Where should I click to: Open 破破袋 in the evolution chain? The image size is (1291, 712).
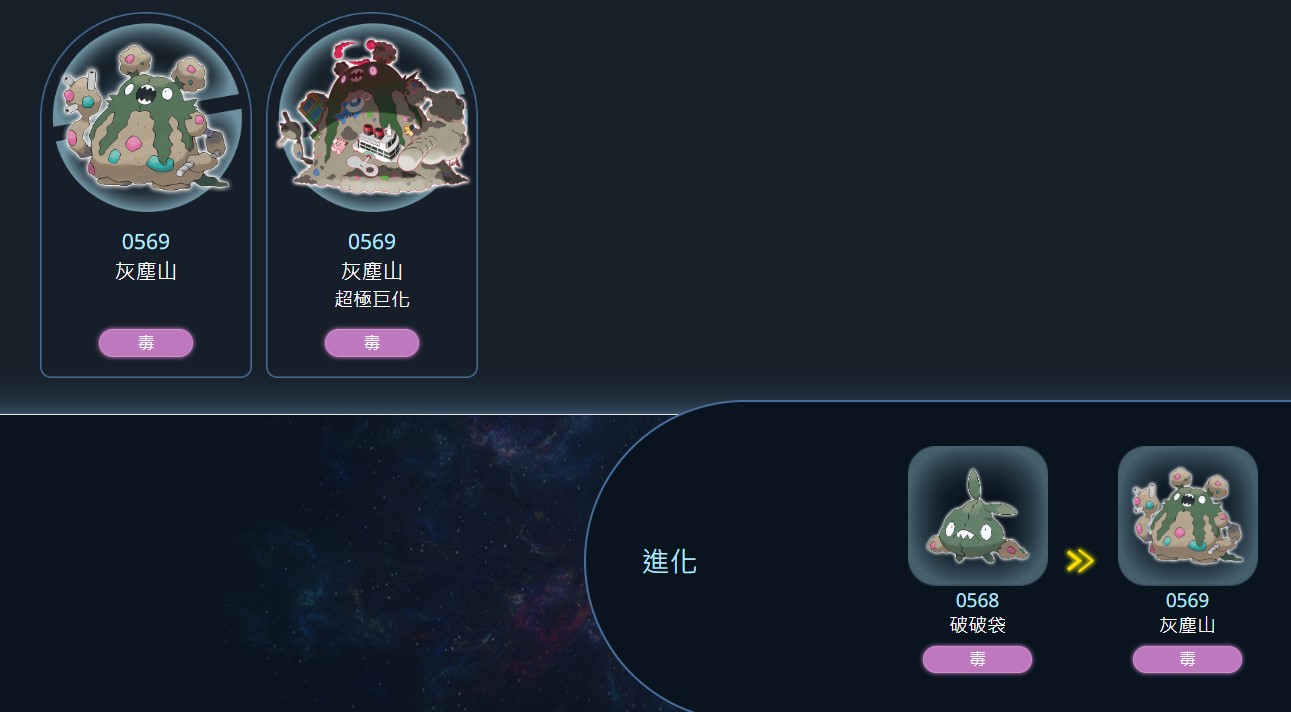point(977,516)
